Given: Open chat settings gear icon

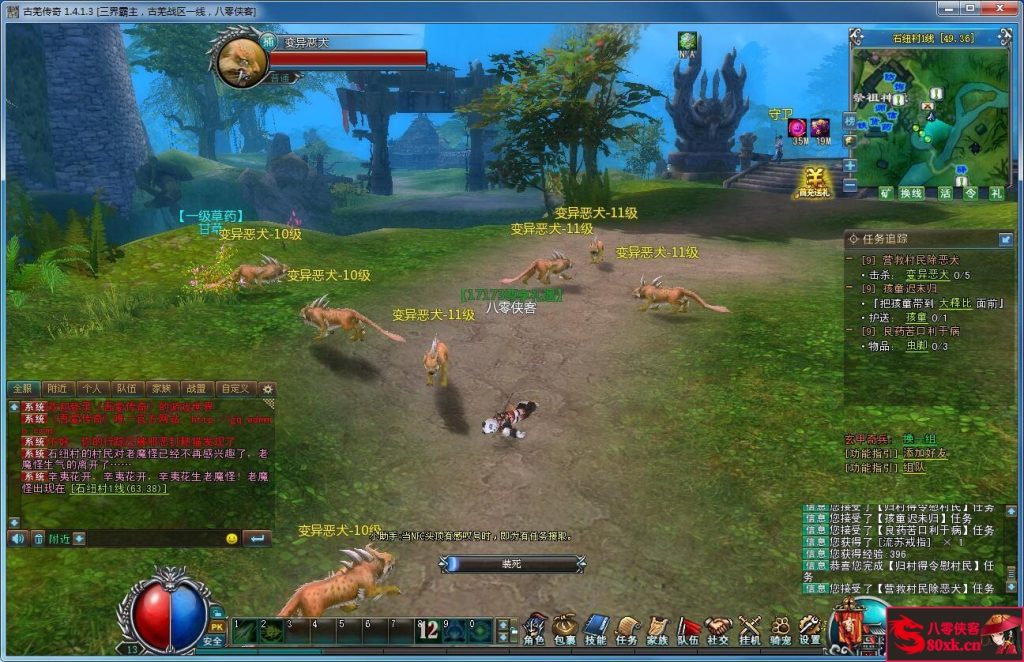Looking at the screenshot, I should click(267, 388).
